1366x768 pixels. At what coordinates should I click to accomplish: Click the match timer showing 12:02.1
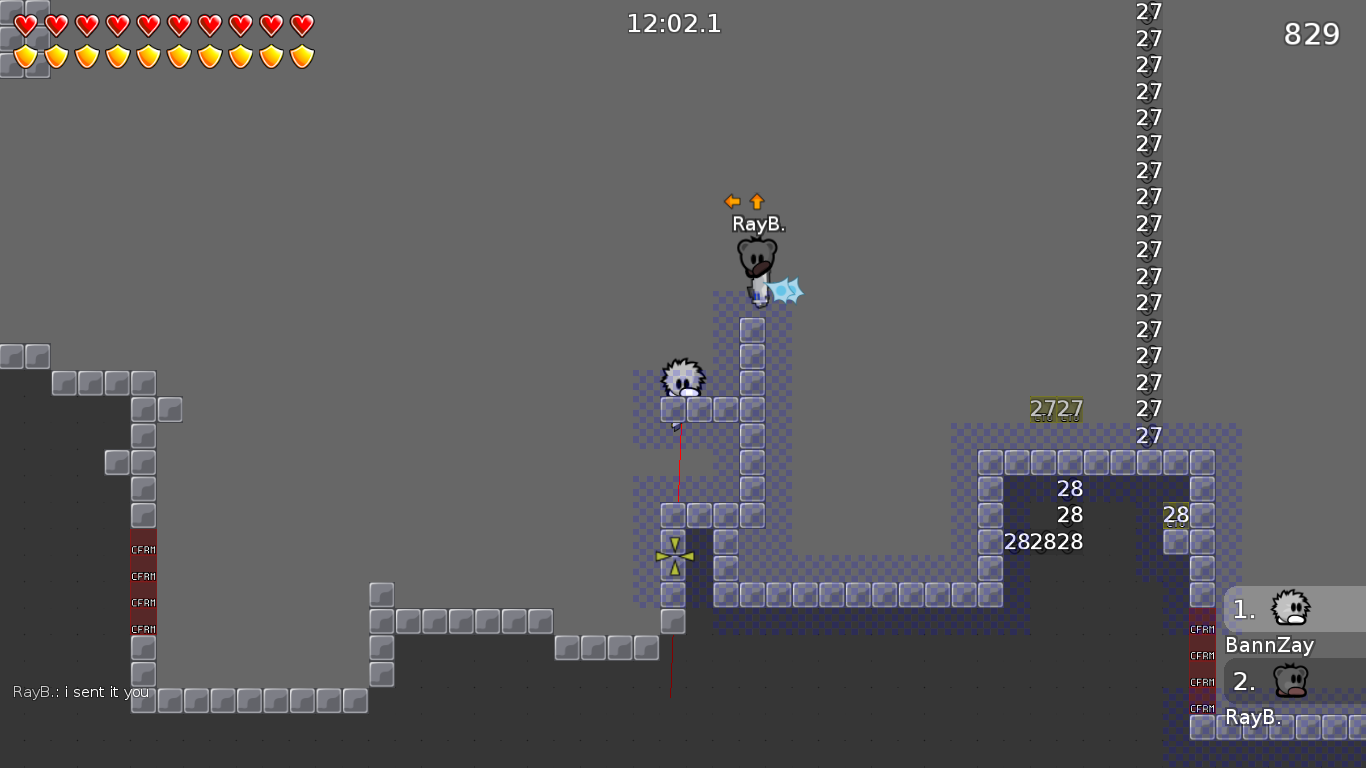(673, 24)
